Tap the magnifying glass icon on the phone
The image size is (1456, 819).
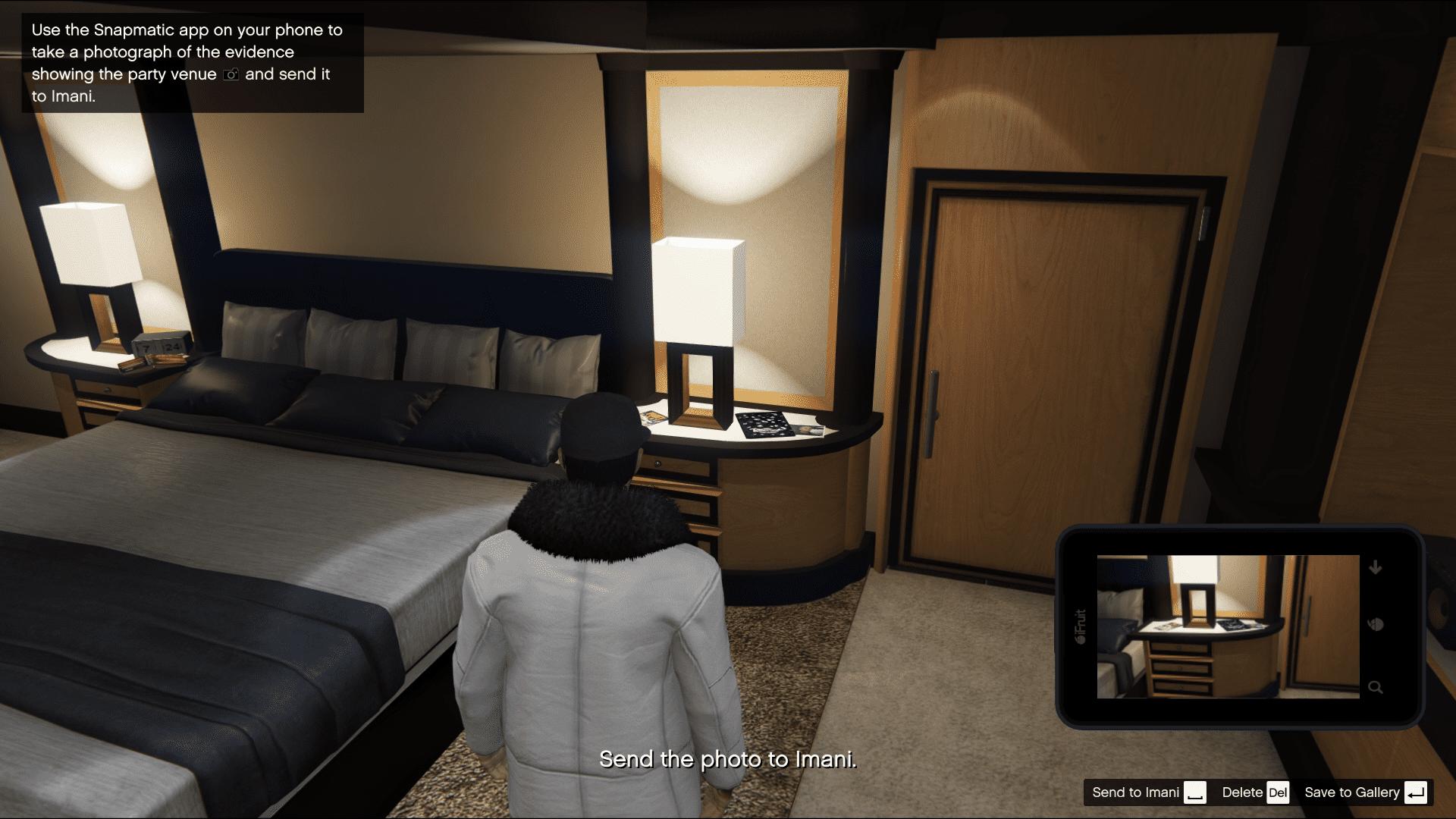point(1375,687)
